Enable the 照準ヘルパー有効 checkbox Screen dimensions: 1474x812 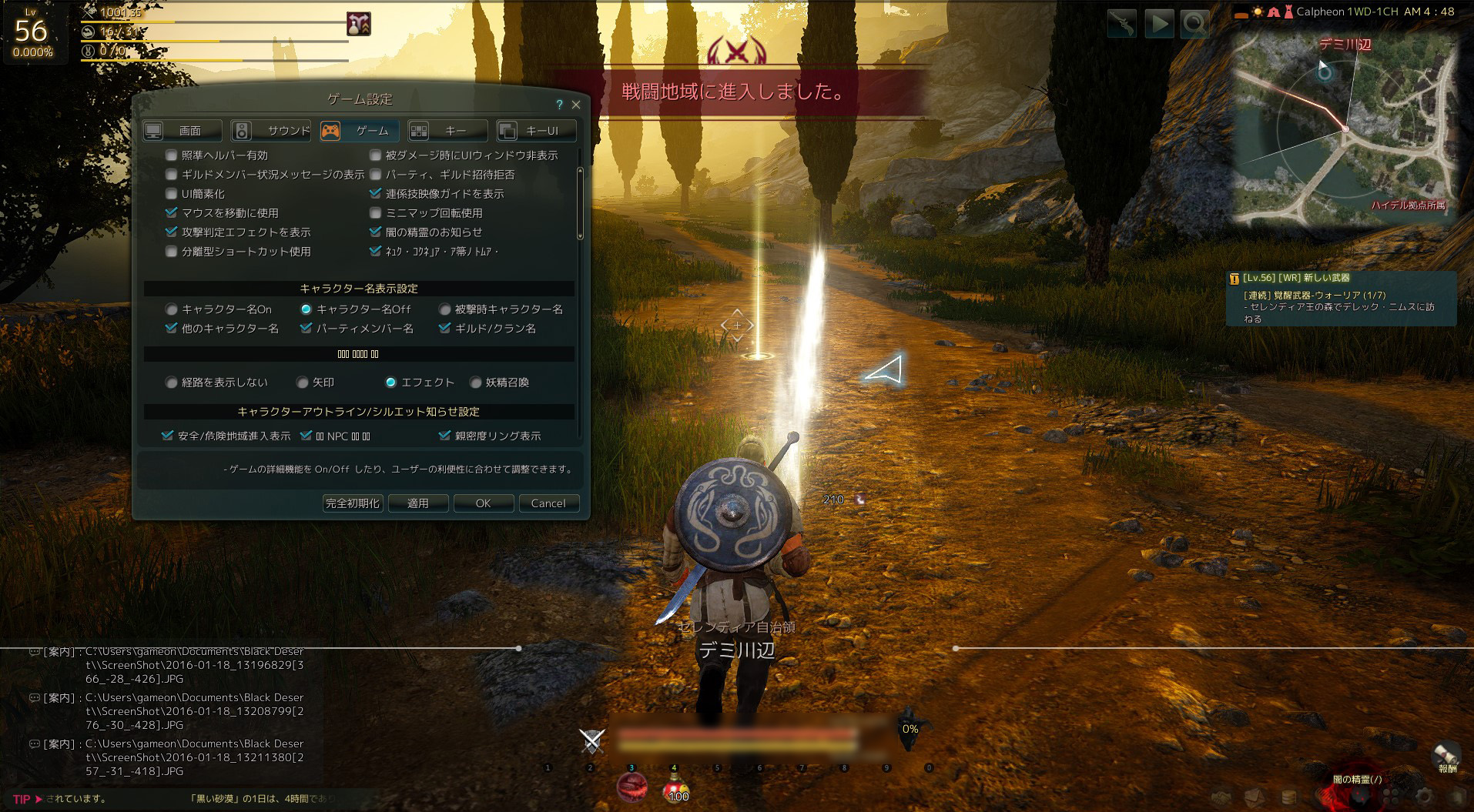pyautogui.click(x=172, y=155)
